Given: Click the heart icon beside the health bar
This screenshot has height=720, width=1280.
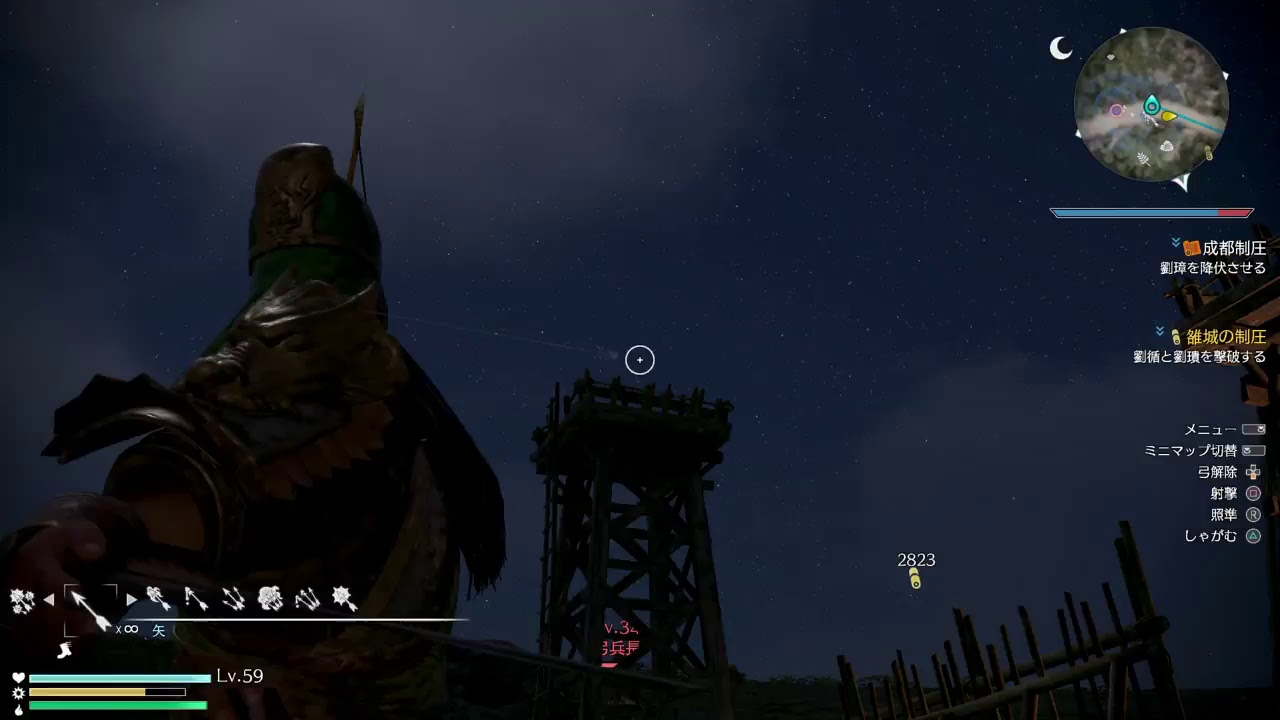Looking at the screenshot, I should coord(18,676).
